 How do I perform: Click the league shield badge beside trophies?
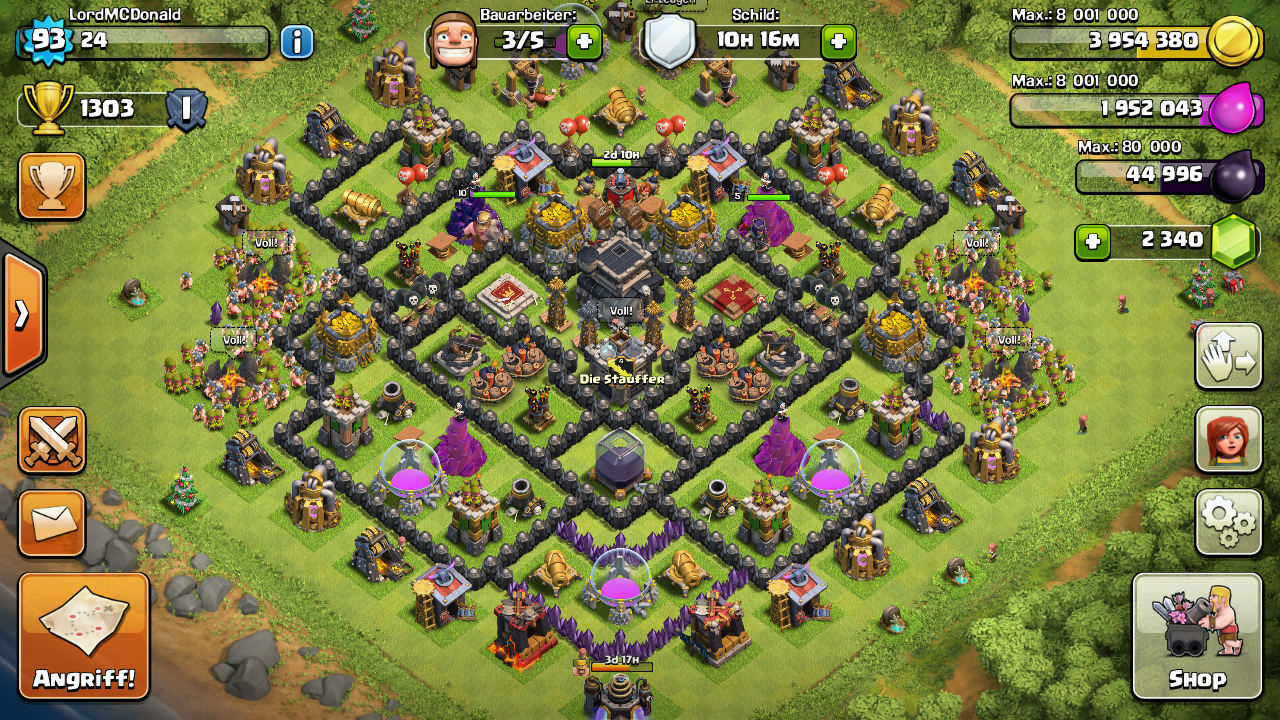pos(186,109)
